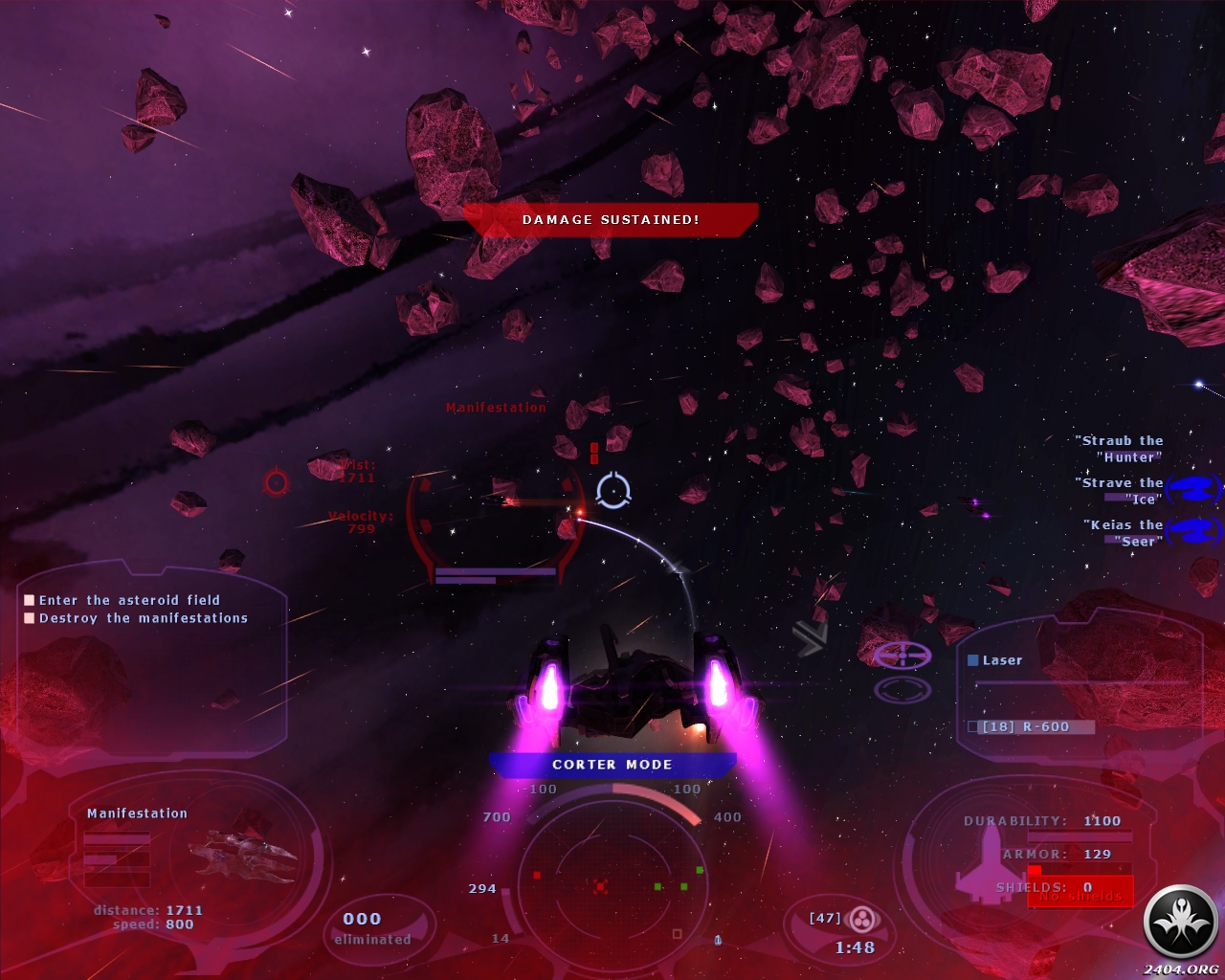
Task: Select the Laser weapon entry
Action: [1001, 660]
